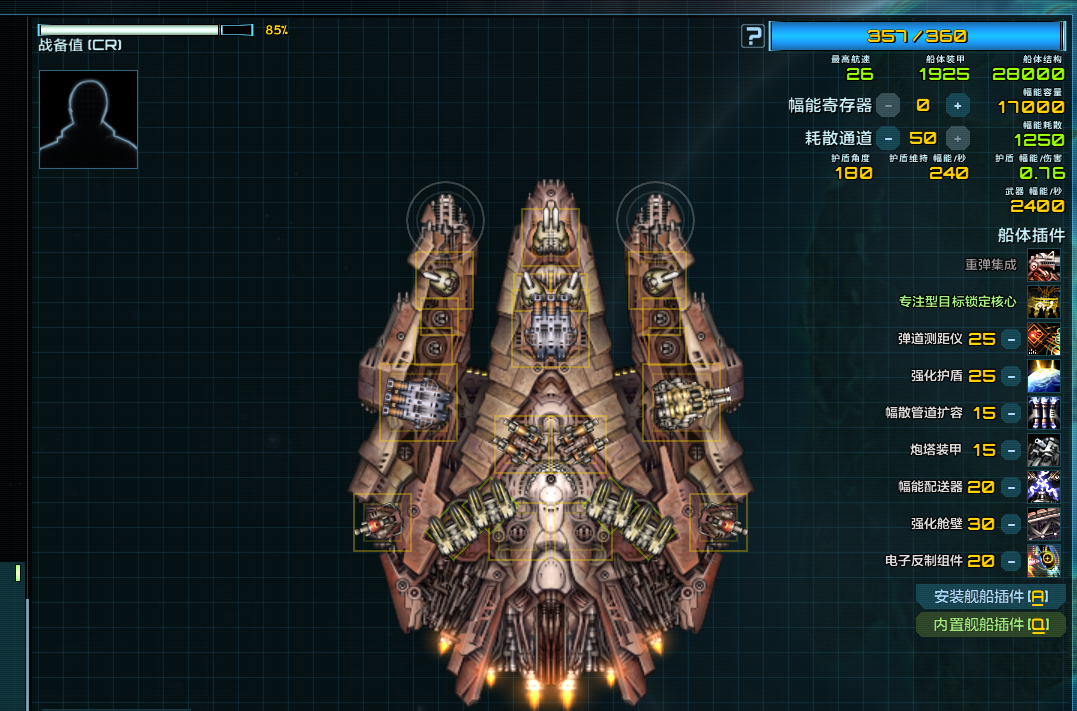The image size is (1077, 711).
Task: Click the 强化护盾 planet shield icon
Action: coord(1044,376)
